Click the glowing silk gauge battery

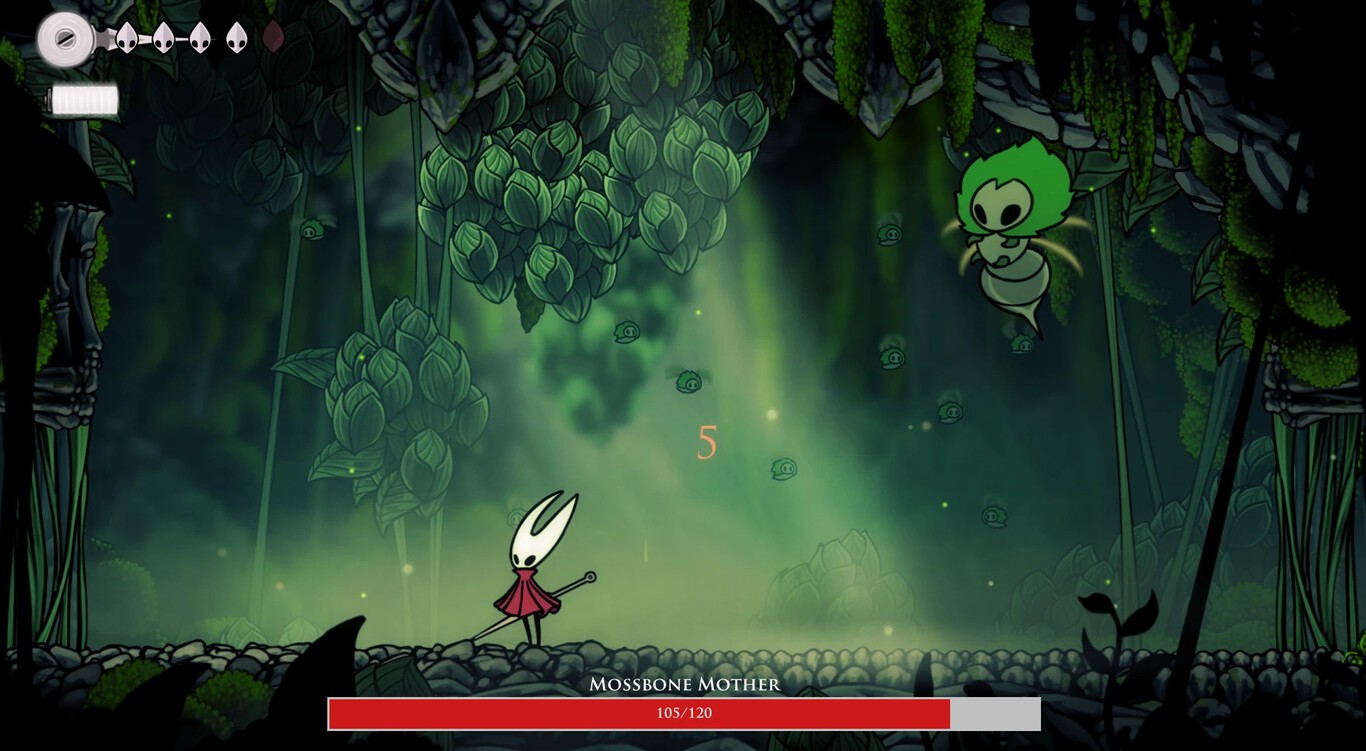(x=84, y=98)
